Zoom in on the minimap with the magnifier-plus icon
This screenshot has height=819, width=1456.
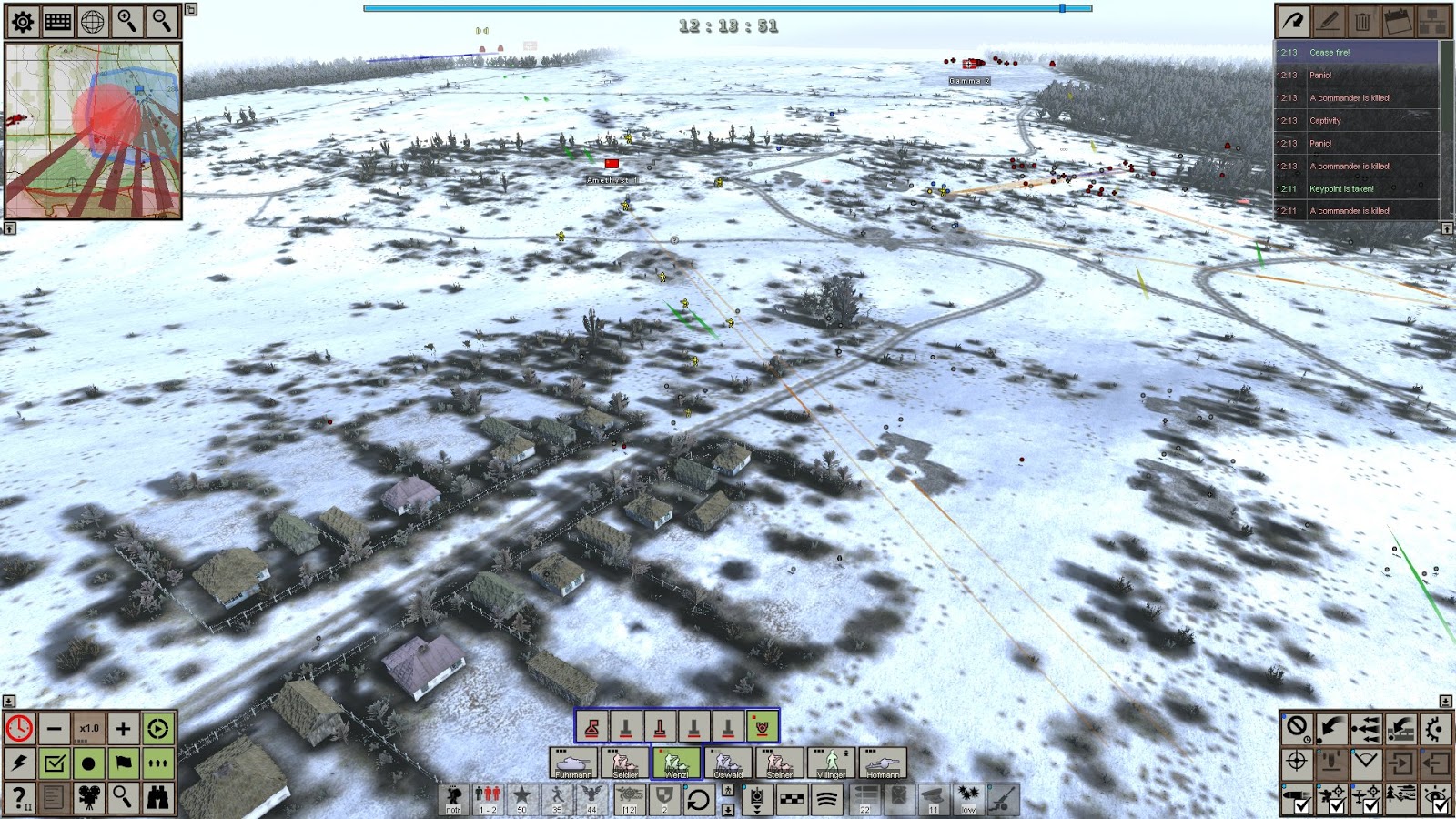(126, 22)
